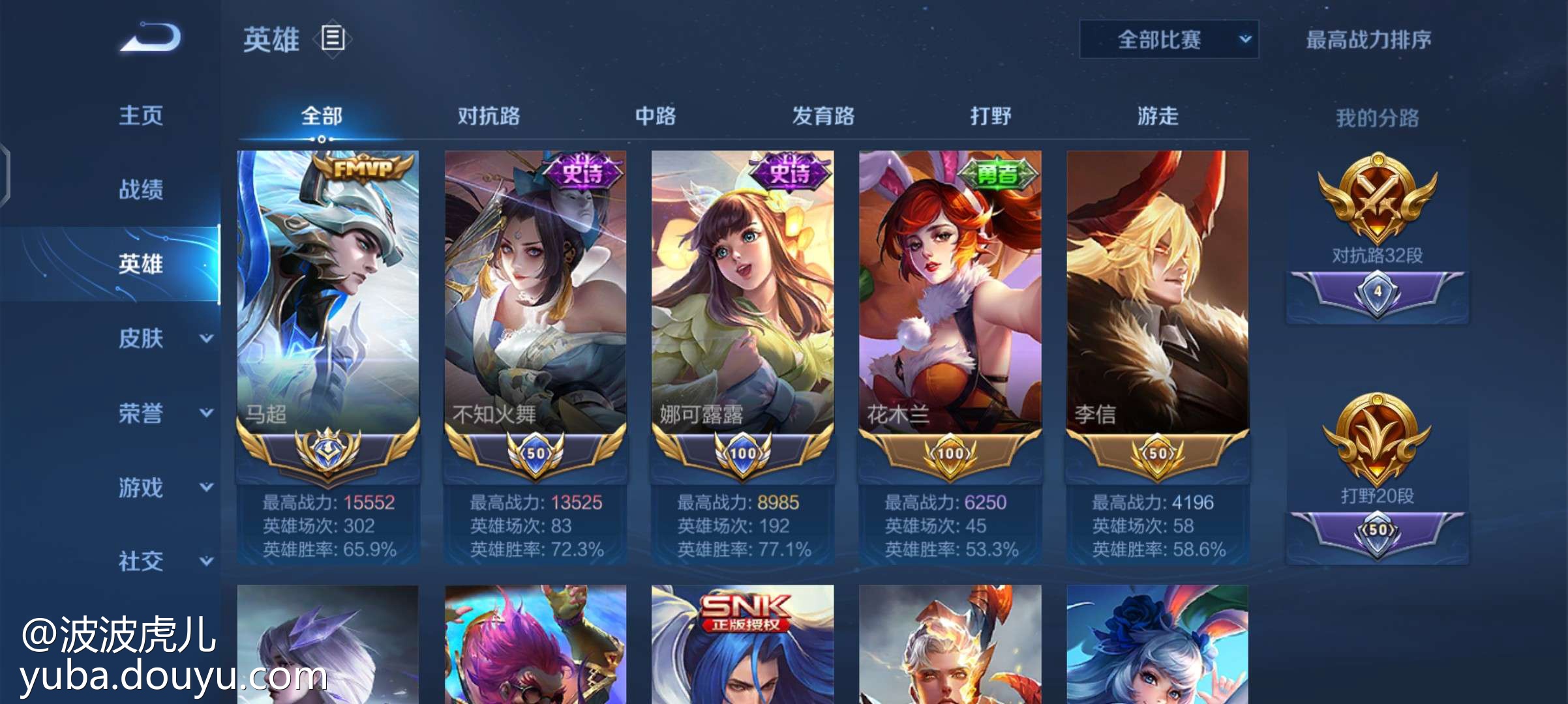Expand the 社交 sidebar menu
This screenshot has height=704, width=1568.
(163, 561)
